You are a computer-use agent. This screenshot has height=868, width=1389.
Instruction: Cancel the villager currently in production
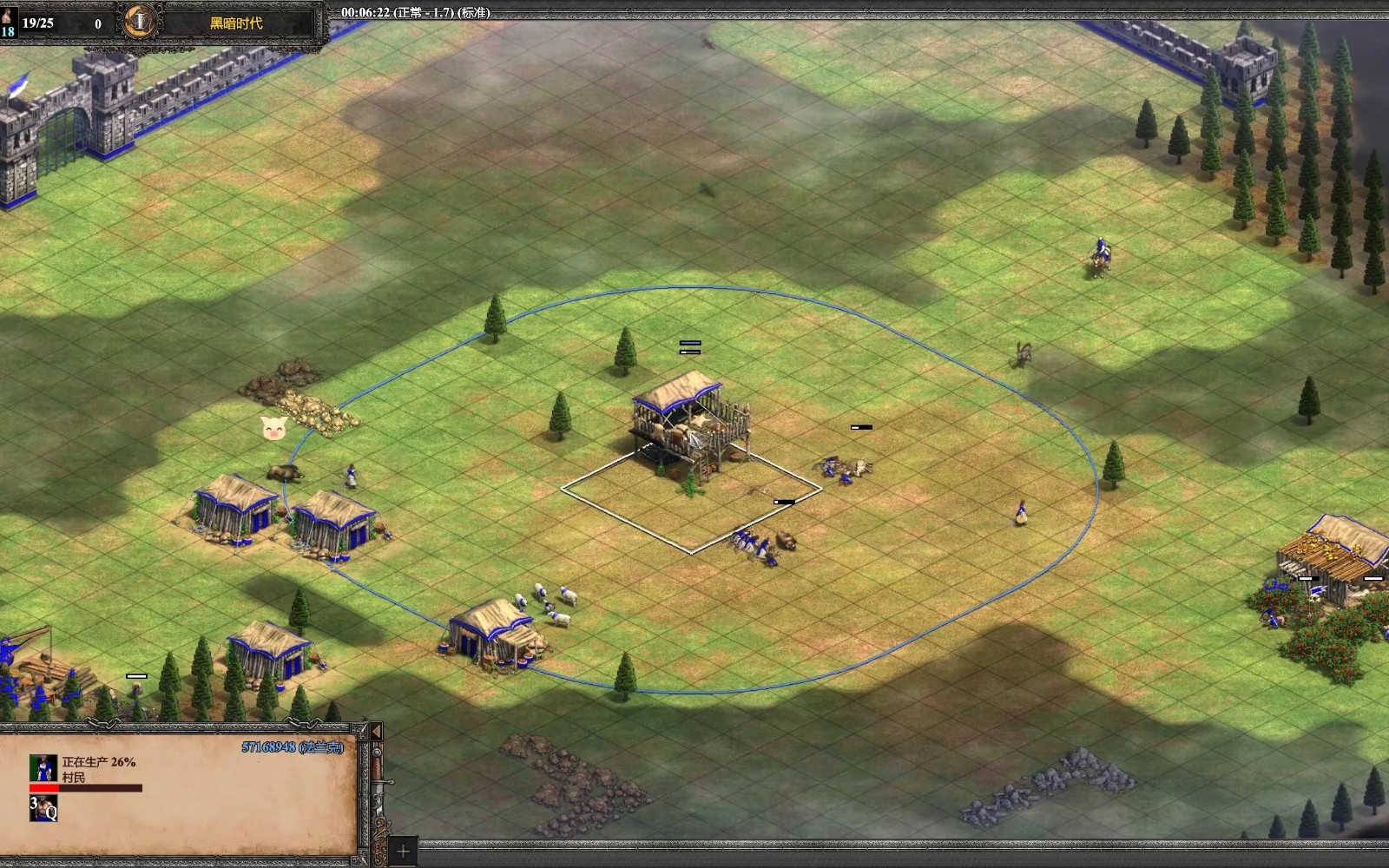pyautogui.click(x=43, y=768)
